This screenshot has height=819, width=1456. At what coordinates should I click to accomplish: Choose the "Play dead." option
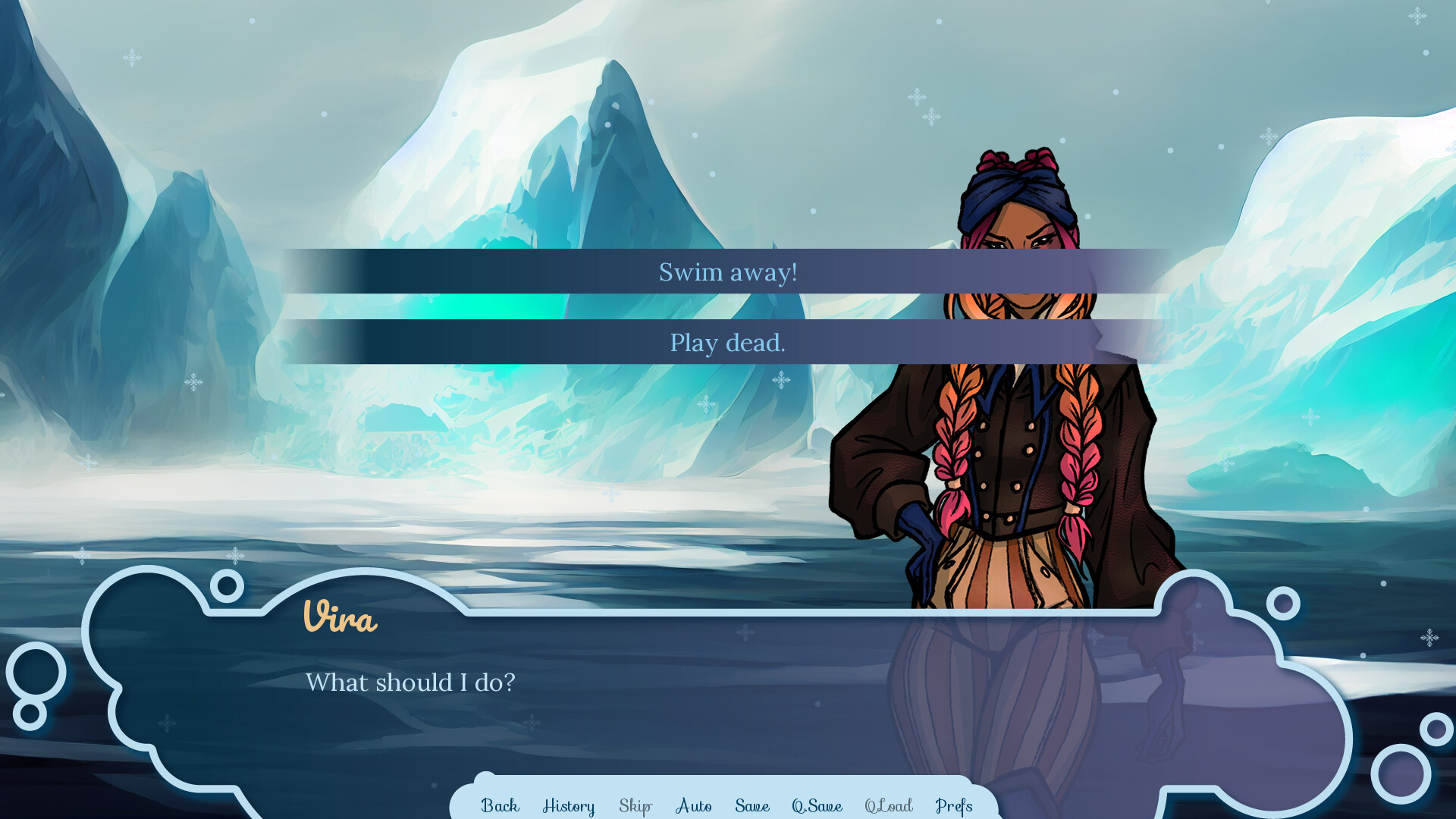(x=727, y=343)
